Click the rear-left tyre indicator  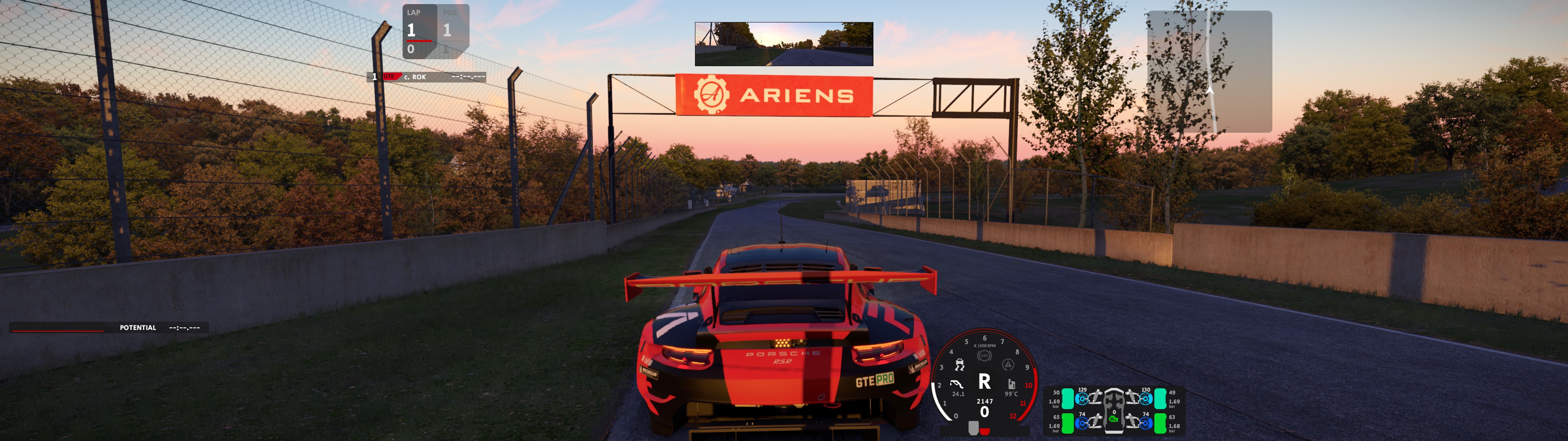[1068, 423]
